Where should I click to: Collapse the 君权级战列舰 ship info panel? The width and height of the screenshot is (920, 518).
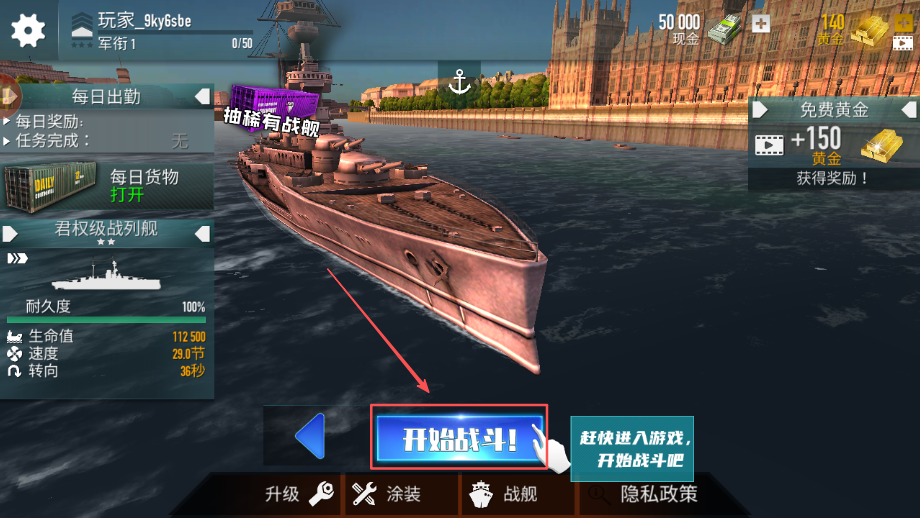[202, 233]
